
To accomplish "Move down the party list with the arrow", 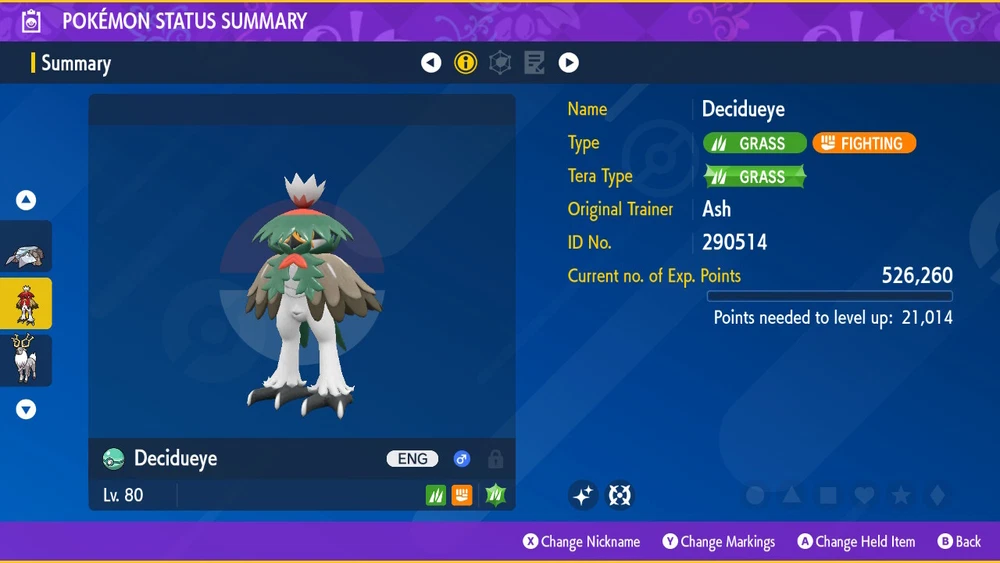I will tap(26, 409).
